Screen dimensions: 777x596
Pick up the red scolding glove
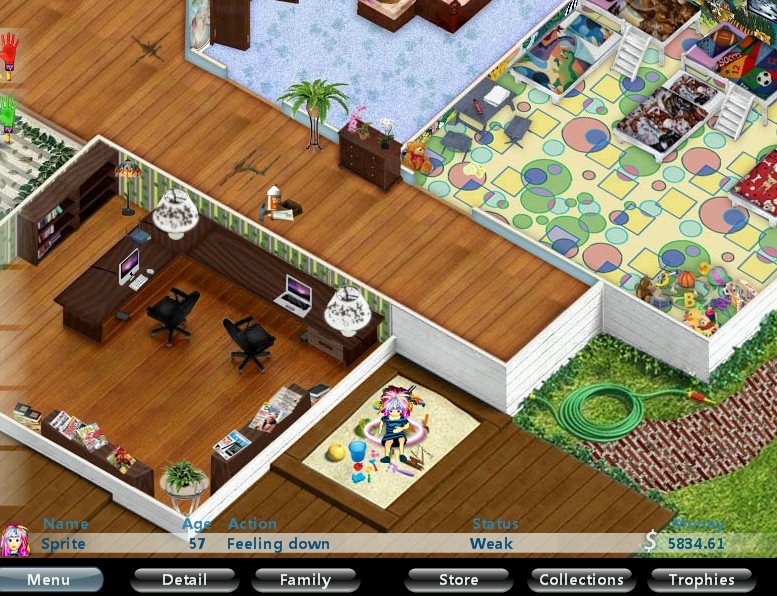click(10, 54)
